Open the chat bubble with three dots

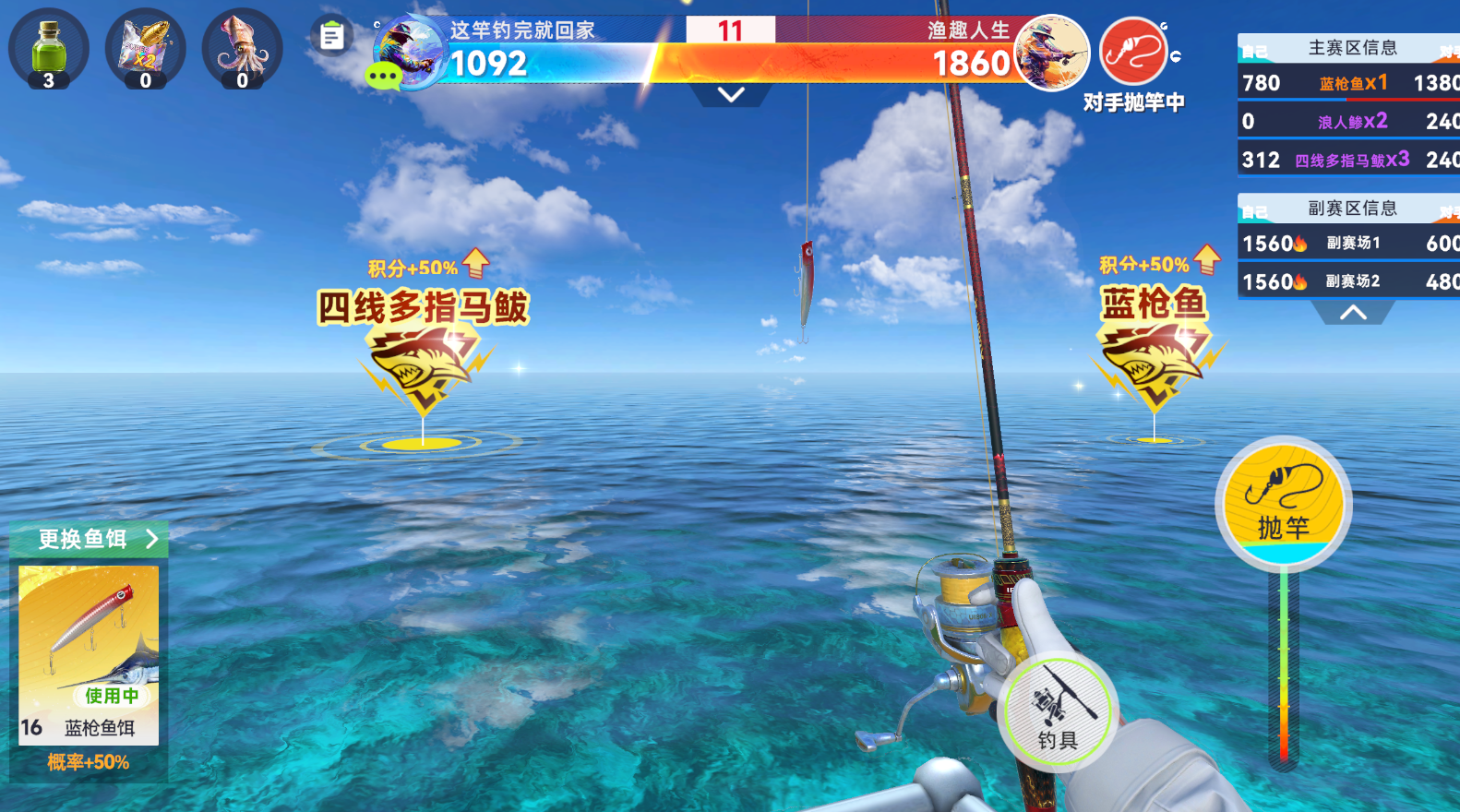[384, 76]
